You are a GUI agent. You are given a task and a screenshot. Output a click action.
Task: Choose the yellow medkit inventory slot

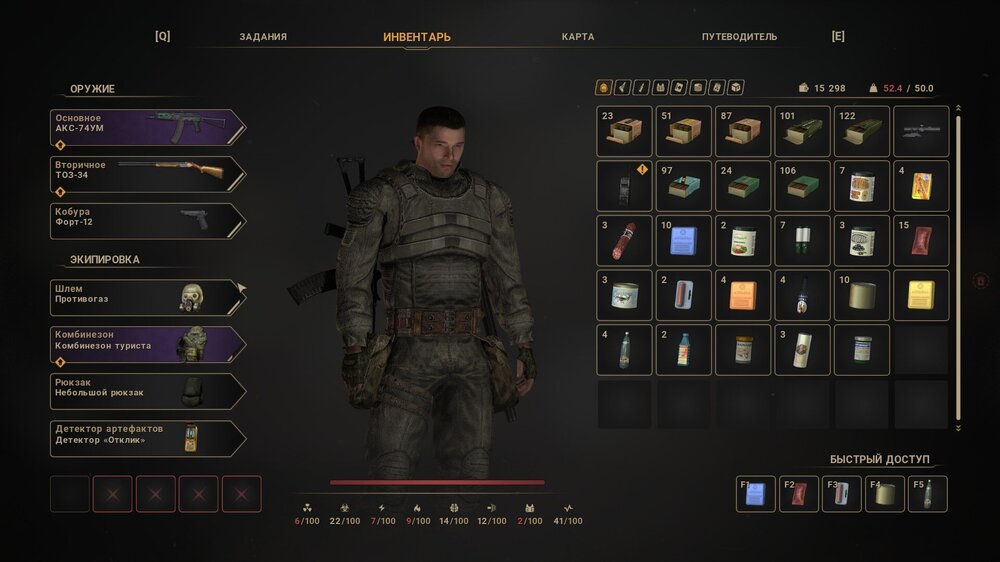tap(921, 295)
